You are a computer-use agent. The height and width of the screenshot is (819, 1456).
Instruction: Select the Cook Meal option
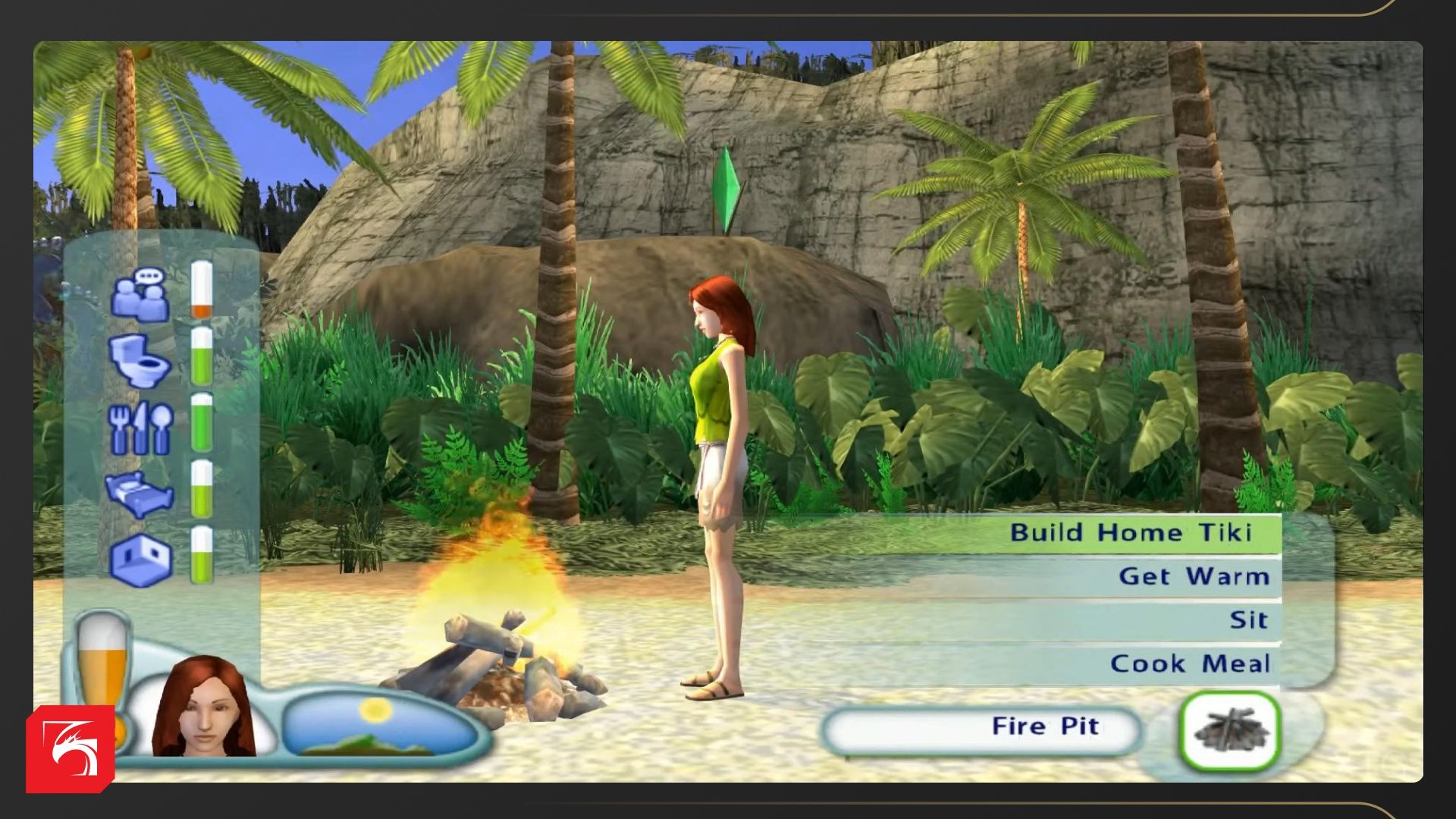pos(1189,664)
